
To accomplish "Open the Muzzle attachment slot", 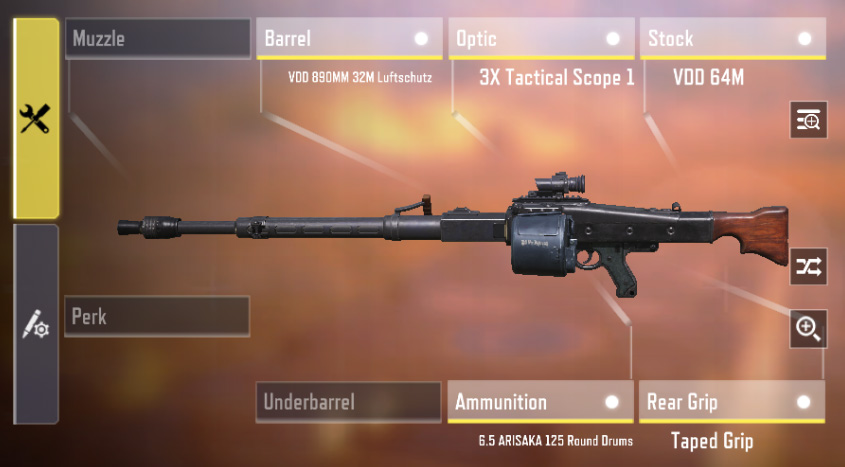I will (157, 39).
